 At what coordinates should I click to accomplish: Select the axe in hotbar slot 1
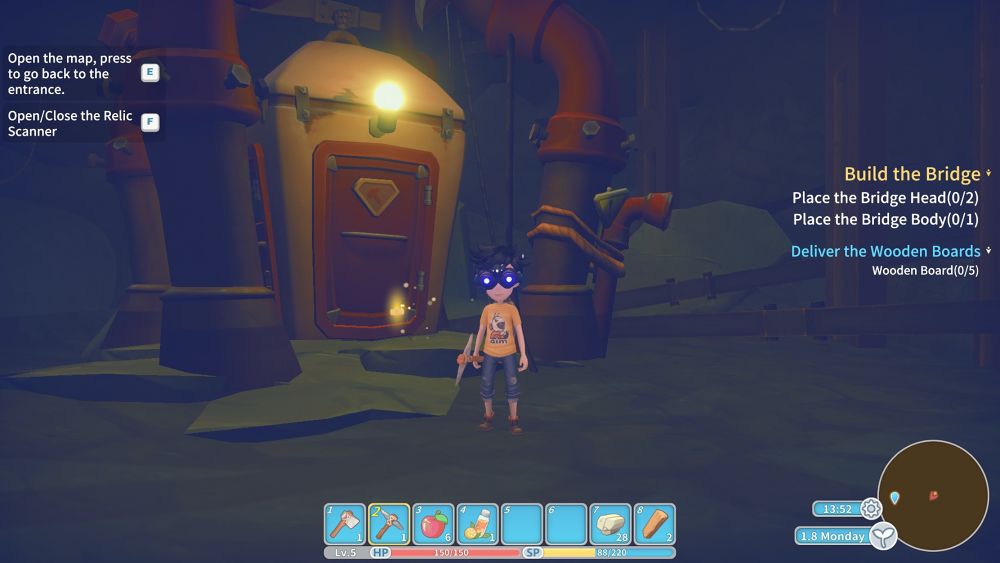pyautogui.click(x=345, y=523)
